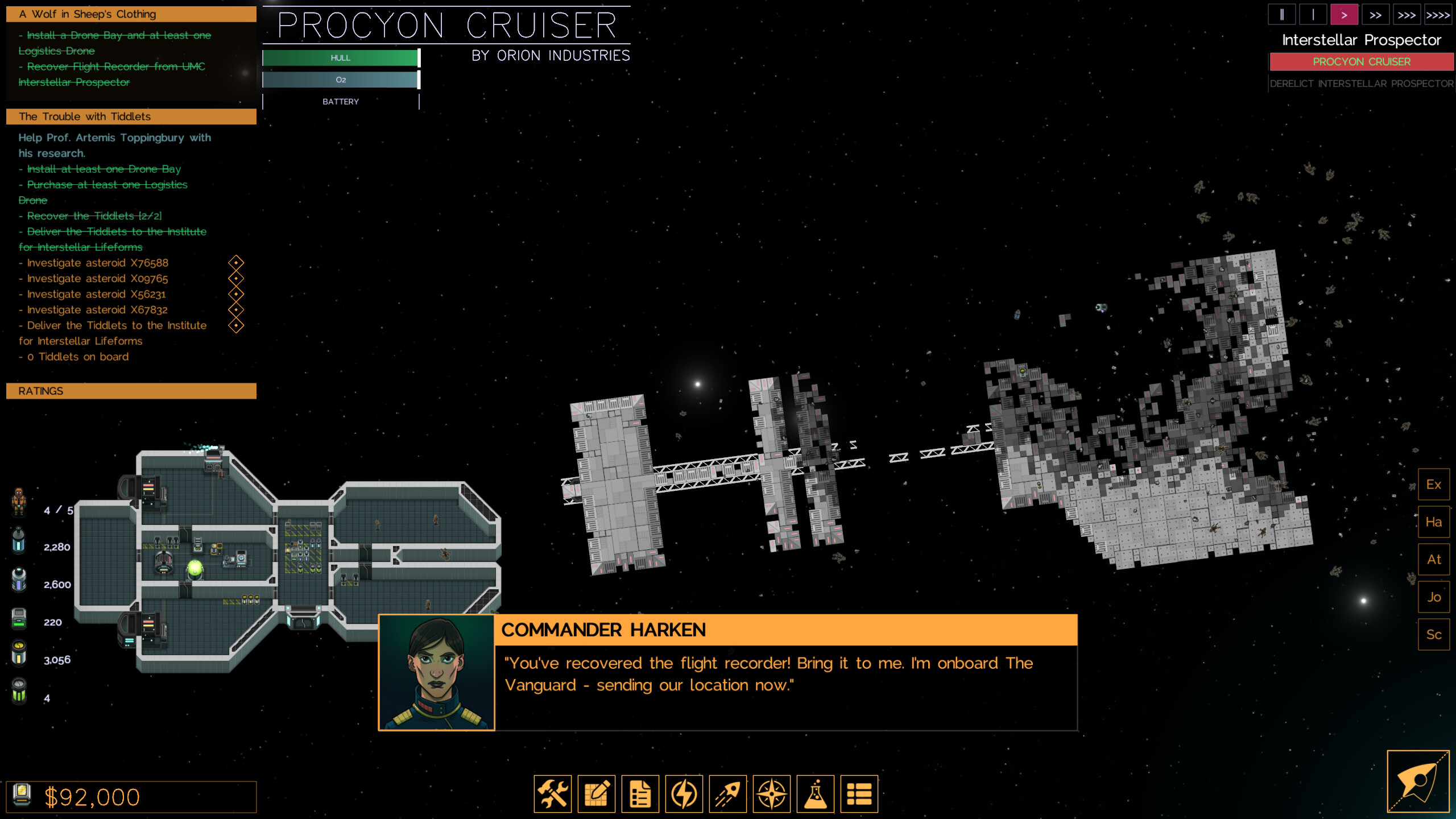1456x819 pixels.
Task: Open the list menu icon in toolbar
Action: pyautogui.click(x=859, y=794)
